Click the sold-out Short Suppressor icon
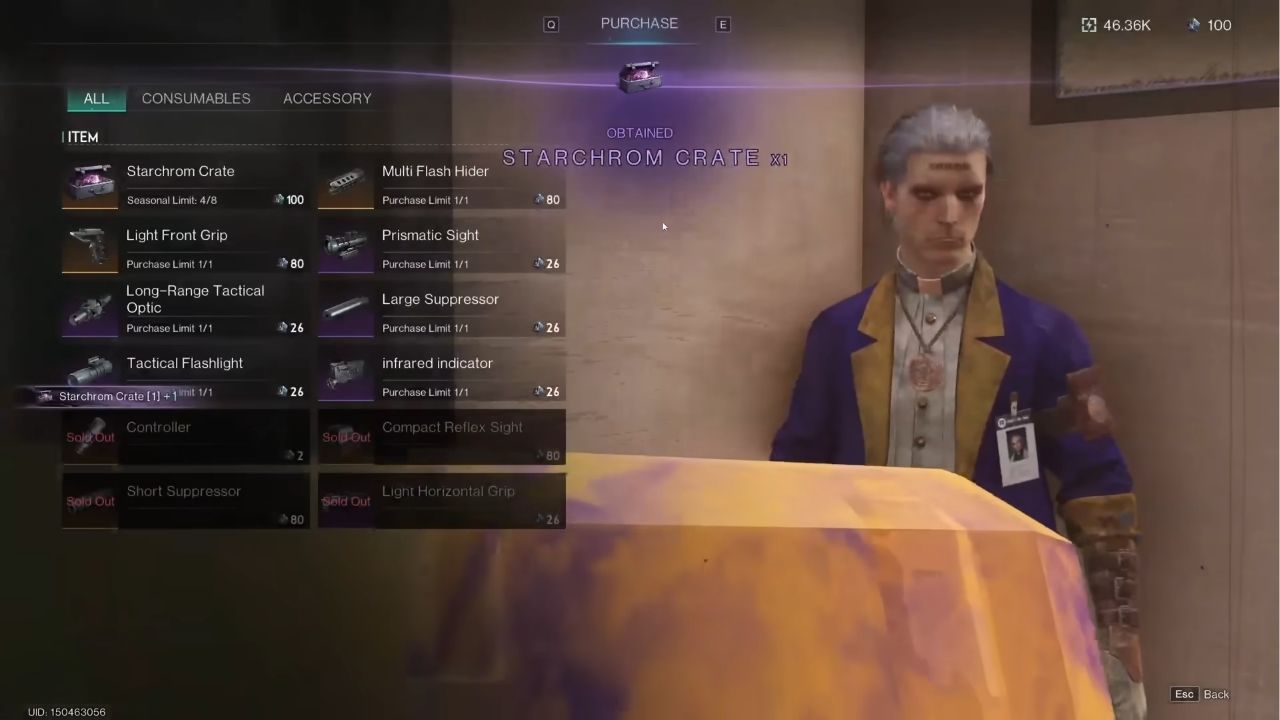The height and width of the screenshot is (720, 1280). pos(89,501)
